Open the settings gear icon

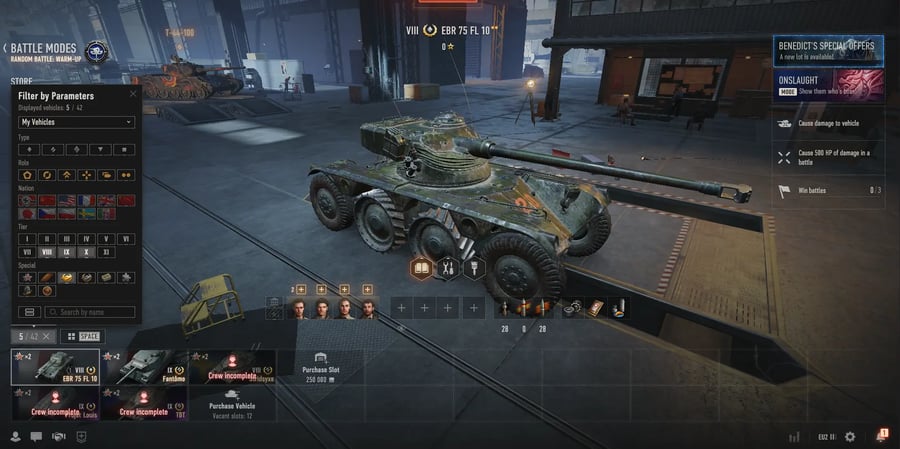tap(850, 436)
